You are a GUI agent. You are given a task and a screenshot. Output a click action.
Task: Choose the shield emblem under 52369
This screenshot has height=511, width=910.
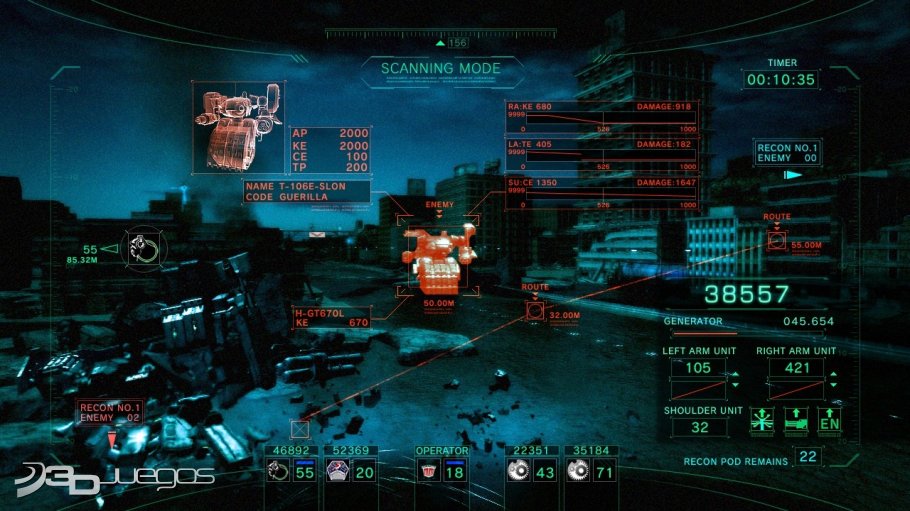337,473
